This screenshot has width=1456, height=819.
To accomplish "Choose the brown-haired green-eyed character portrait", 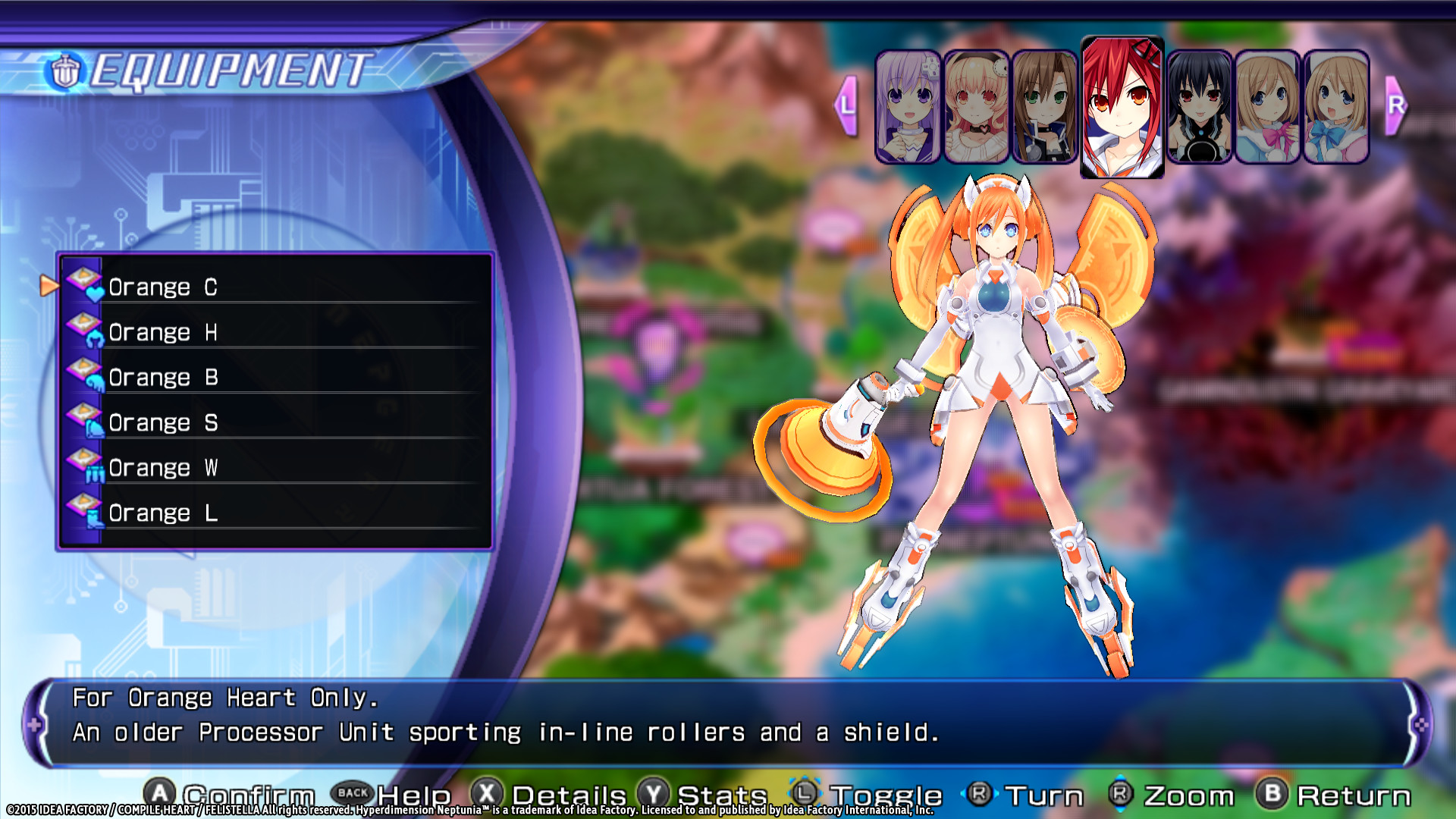I will point(1044,107).
